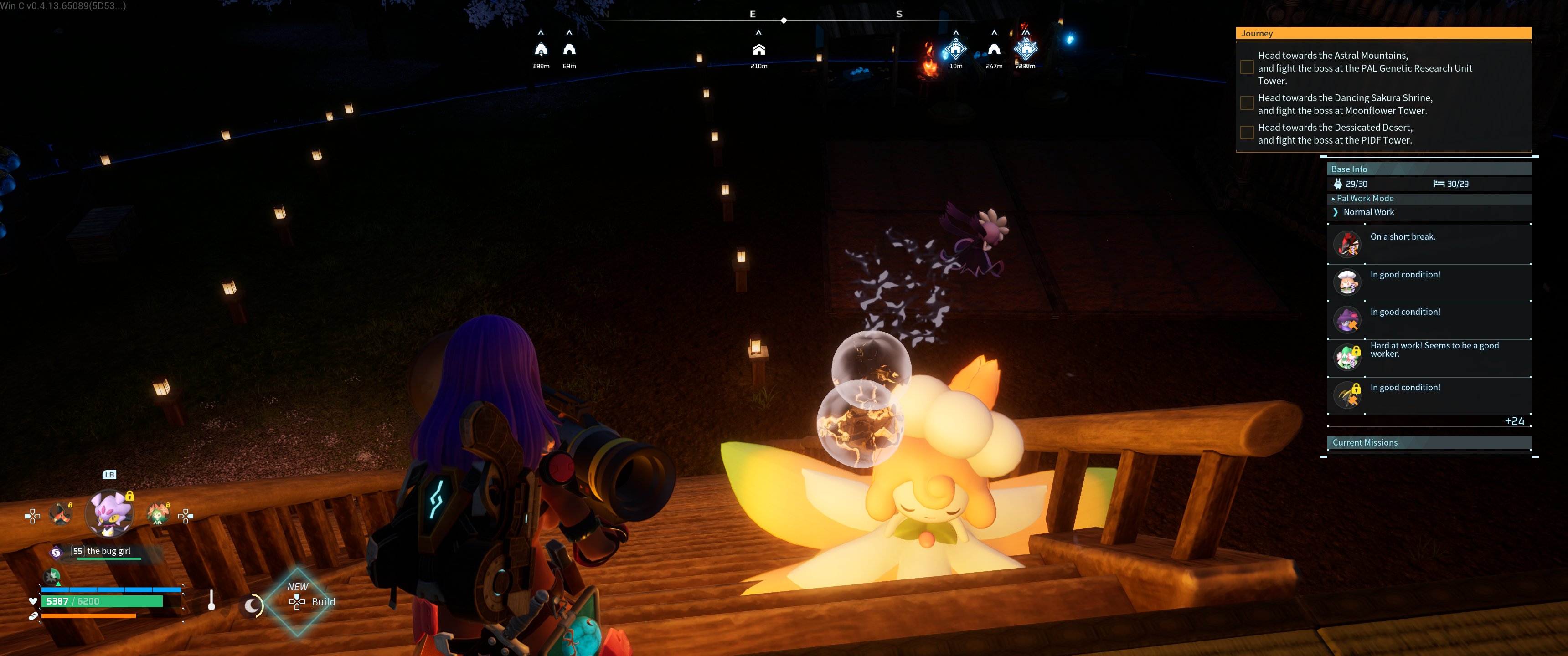Tick the Astral Mountains journey checkbox

1247,67
